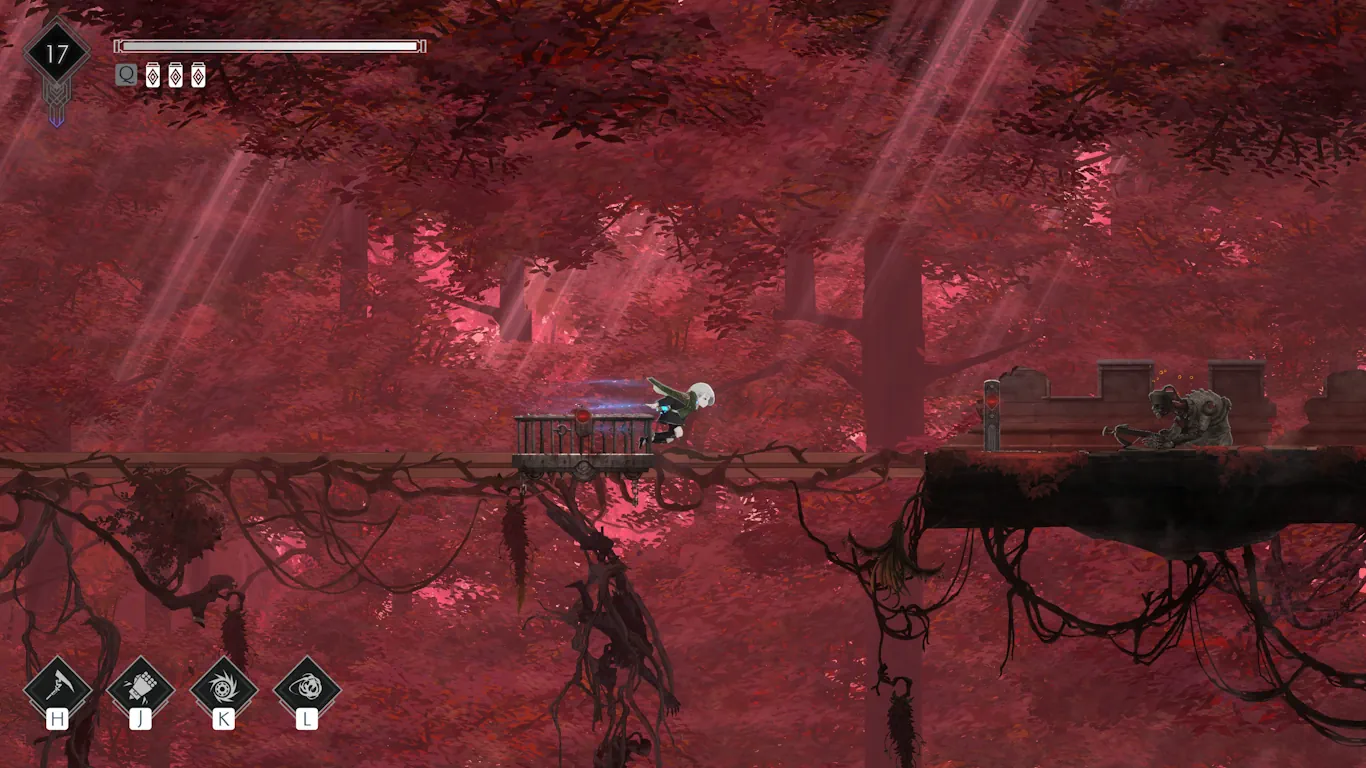The height and width of the screenshot is (768, 1366).
Task: Select the swirling tangle skill icon
Action: coord(306,688)
